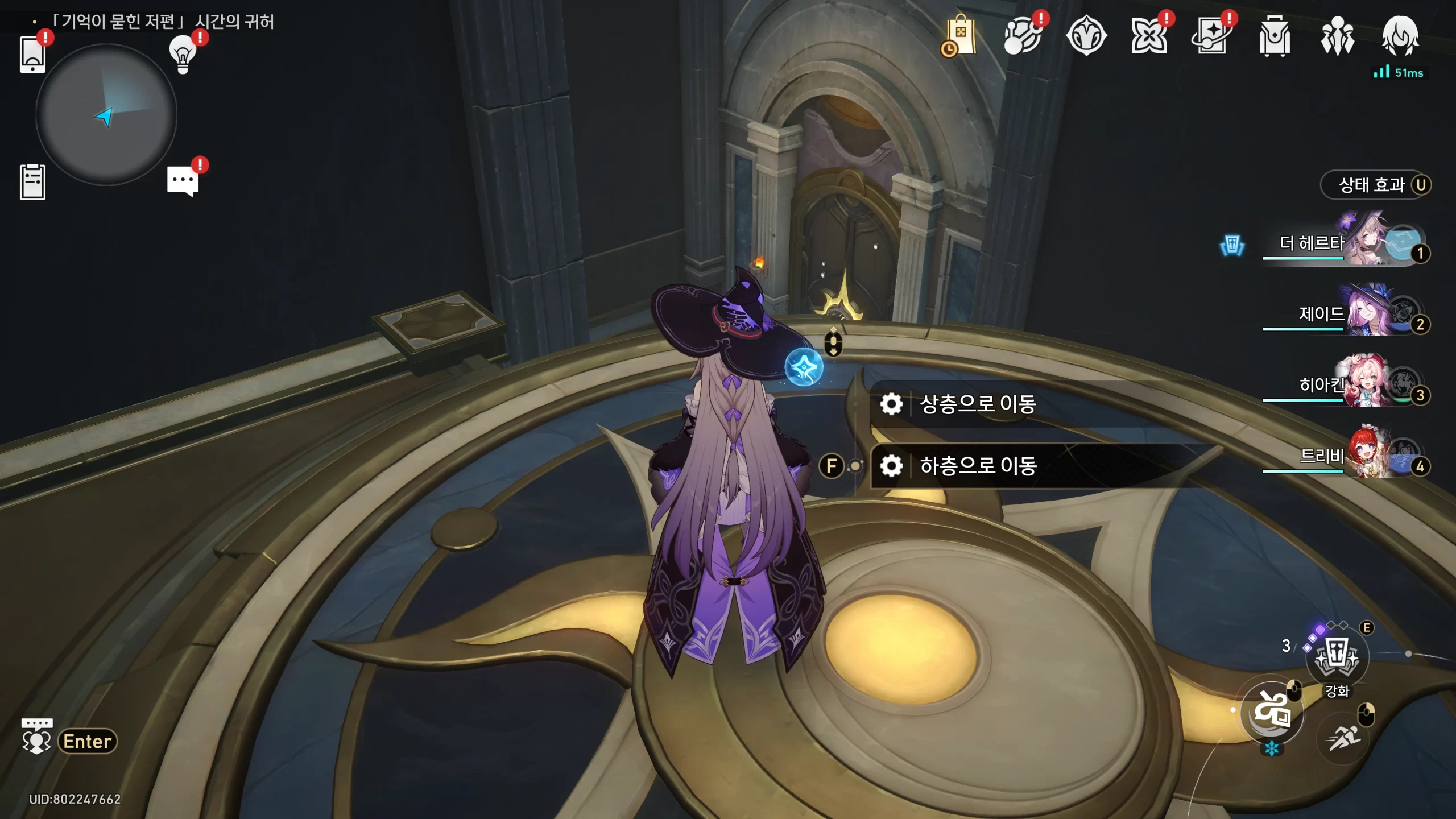The image size is (1456, 819).
Task: Open the backpack inventory icon
Action: coord(1275,36)
